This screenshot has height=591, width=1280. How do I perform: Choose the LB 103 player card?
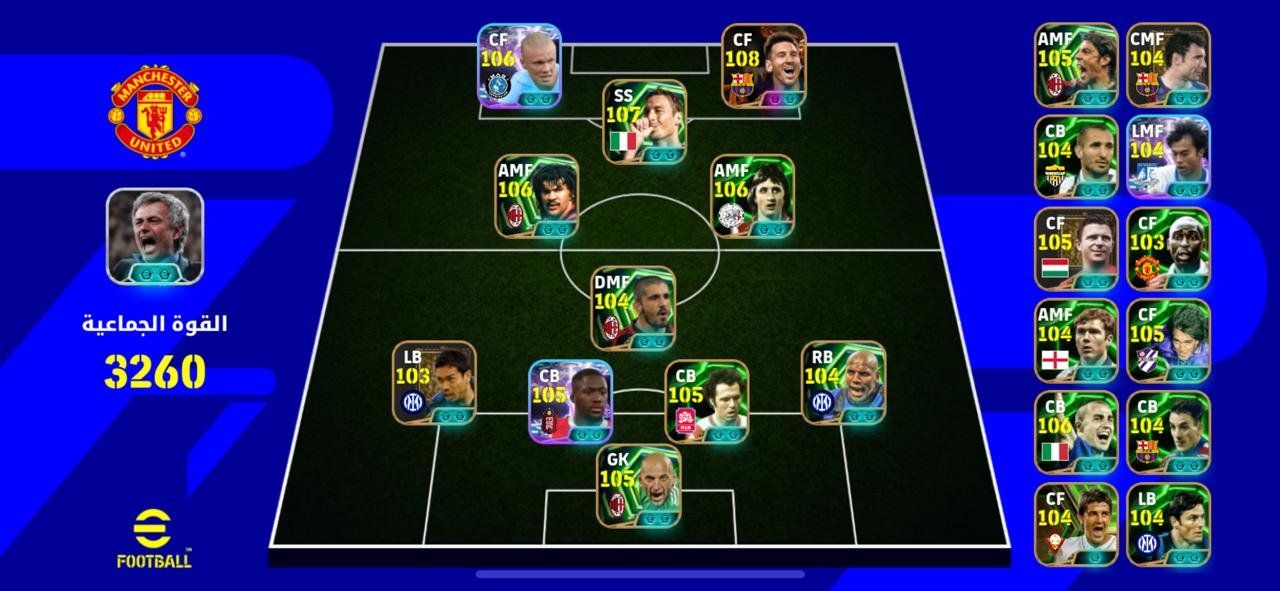click(x=434, y=383)
